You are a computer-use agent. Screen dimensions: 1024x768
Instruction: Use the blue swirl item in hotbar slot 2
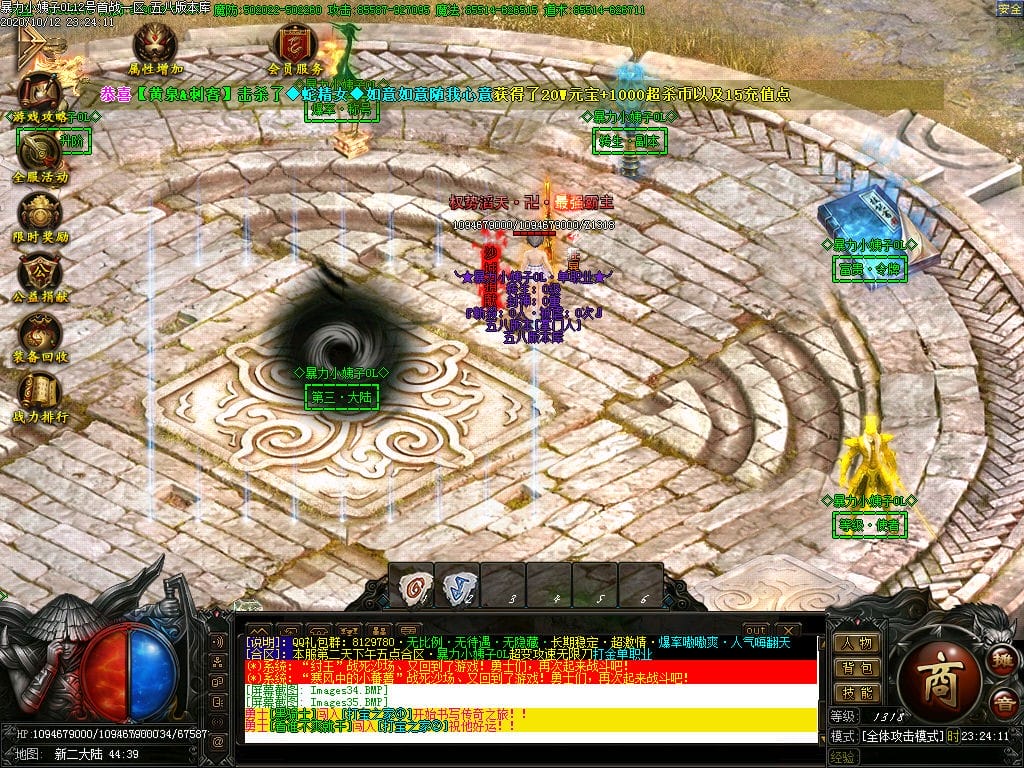click(x=457, y=584)
